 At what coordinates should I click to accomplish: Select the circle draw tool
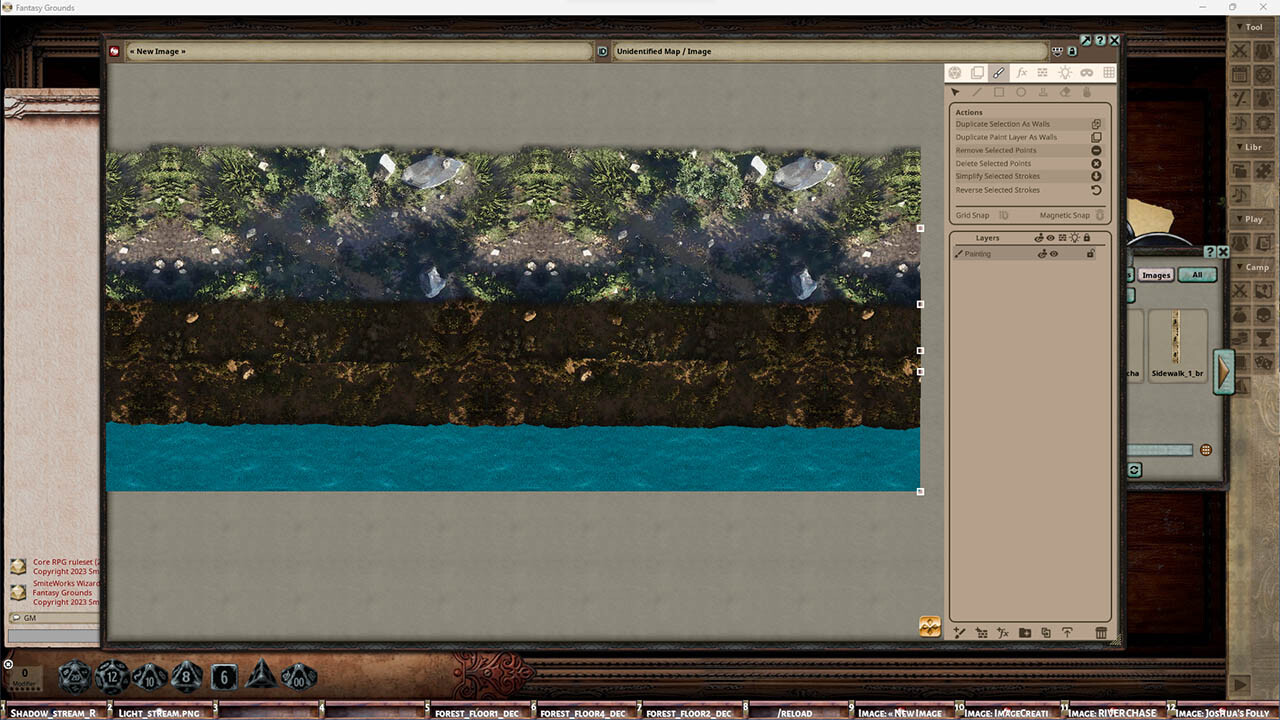click(1020, 91)
